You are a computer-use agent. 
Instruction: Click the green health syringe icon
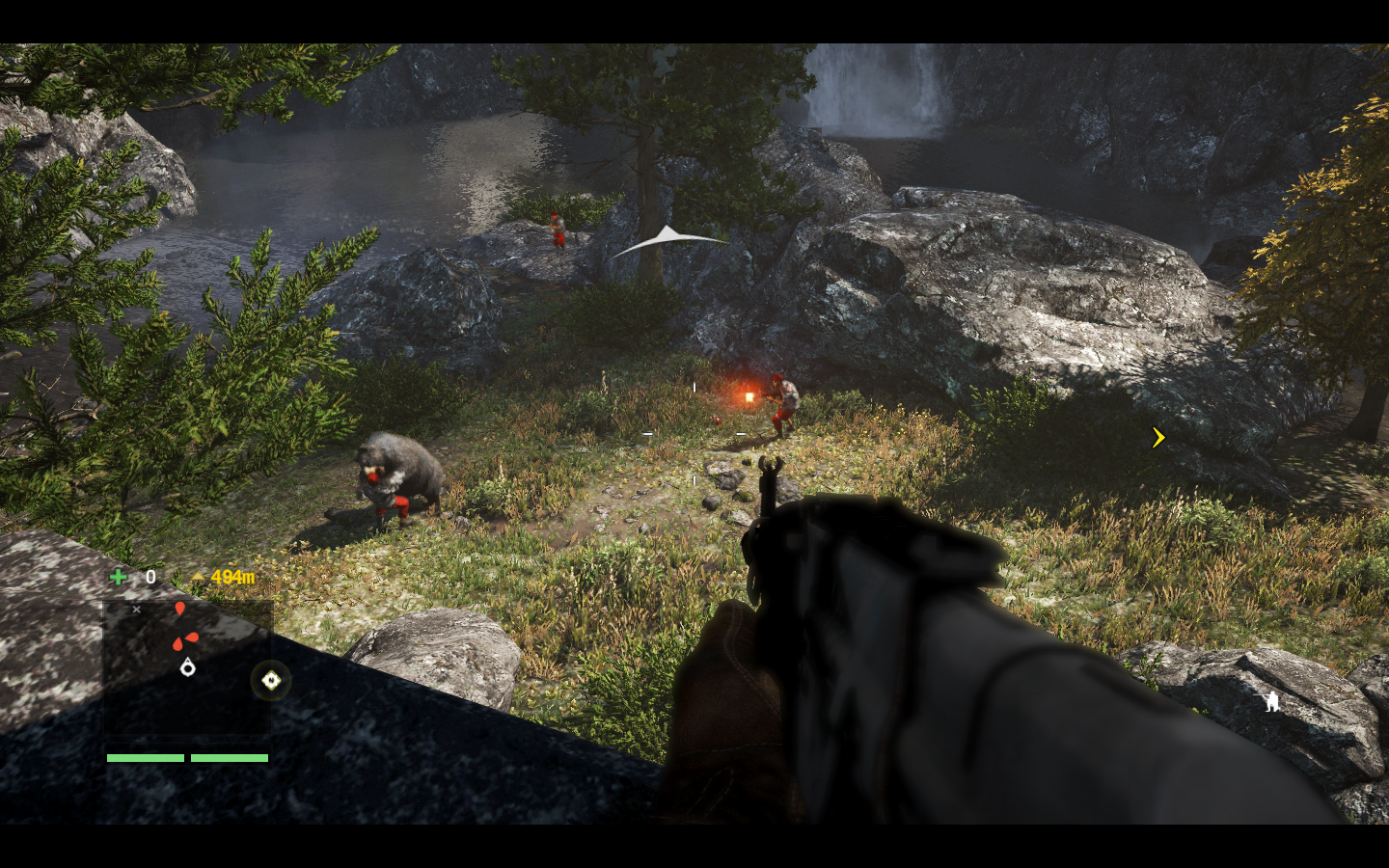tap(119, 577)
